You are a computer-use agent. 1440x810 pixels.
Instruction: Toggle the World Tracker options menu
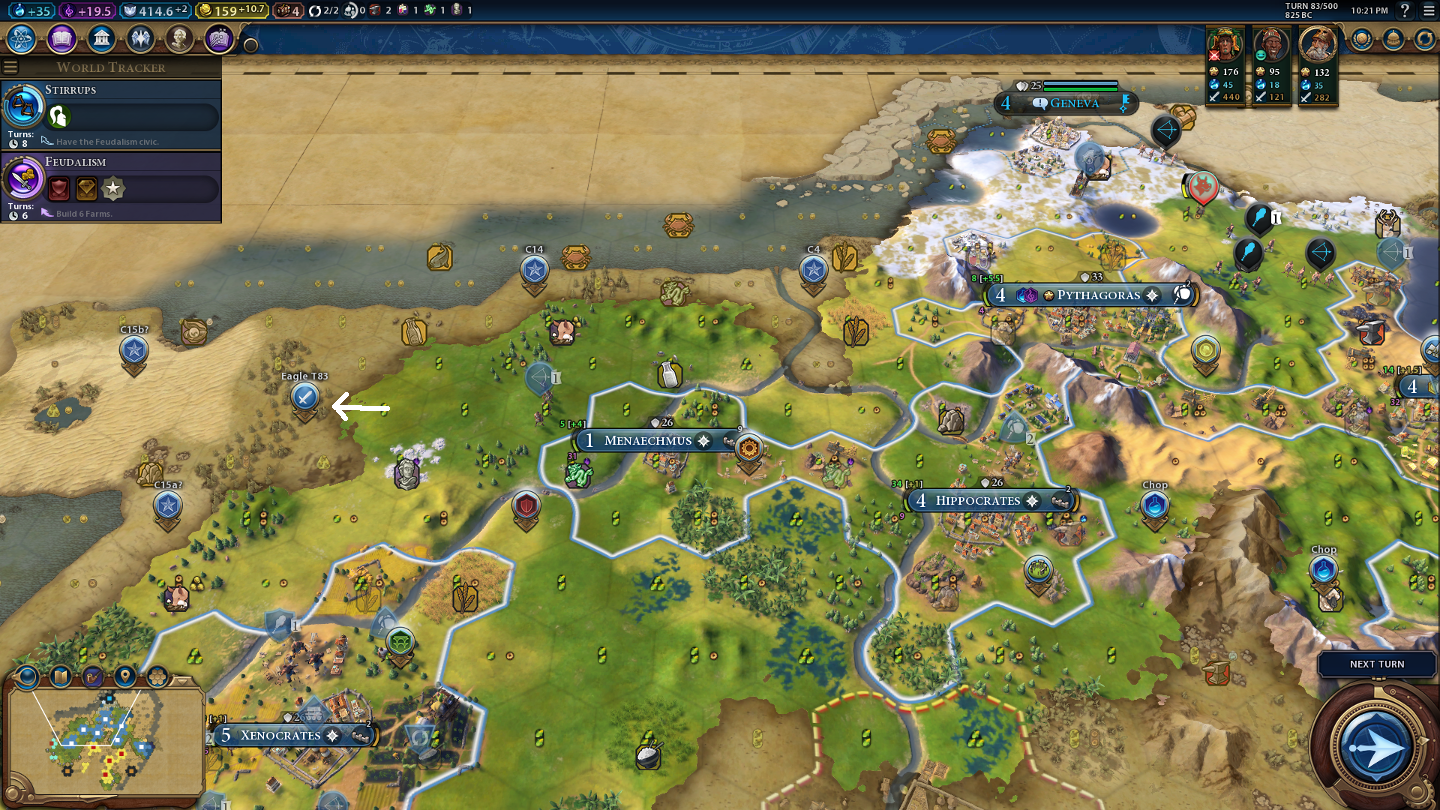[11, 67]
